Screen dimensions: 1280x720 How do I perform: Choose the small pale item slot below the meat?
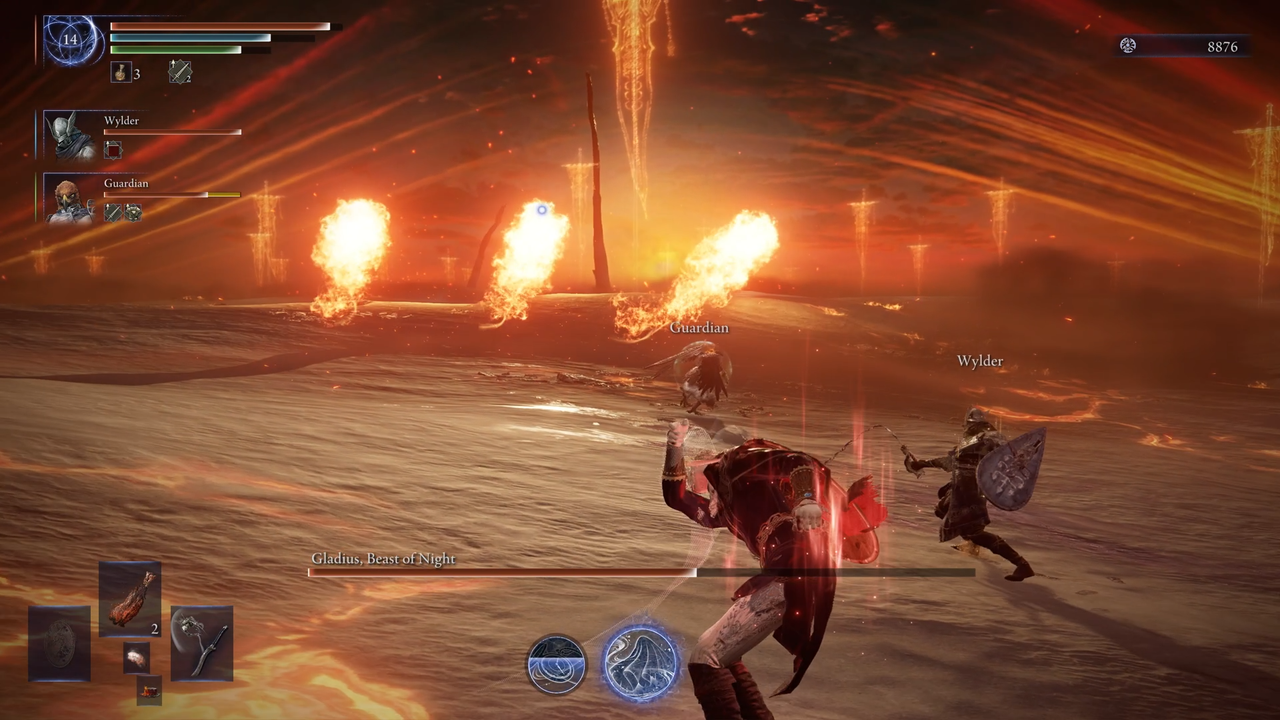[x=137, y=657]
